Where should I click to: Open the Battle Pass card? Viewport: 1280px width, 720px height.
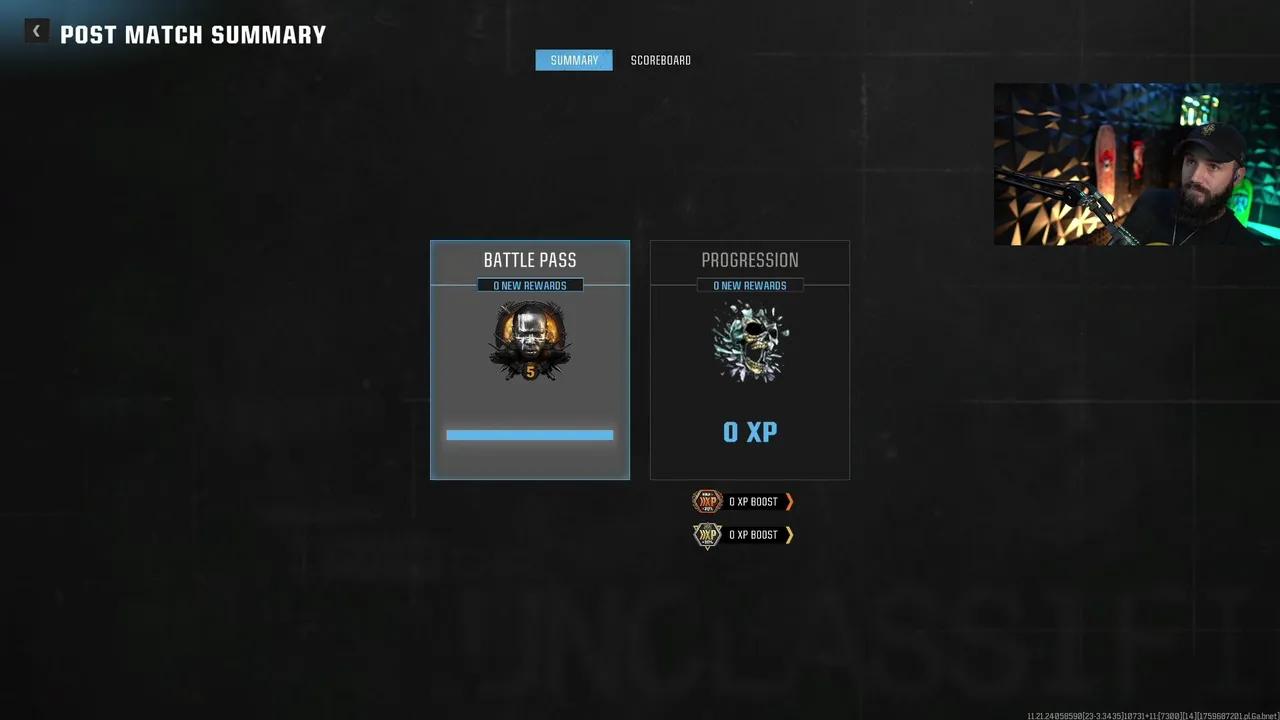[x=530, y=360]
